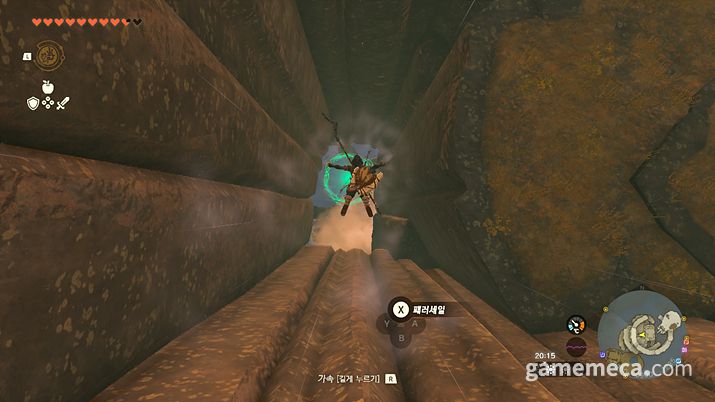This screenshot has width=715, height=402.
Task: Click the purple sound-wave noise meter
Action: click(x=575, y=348)
